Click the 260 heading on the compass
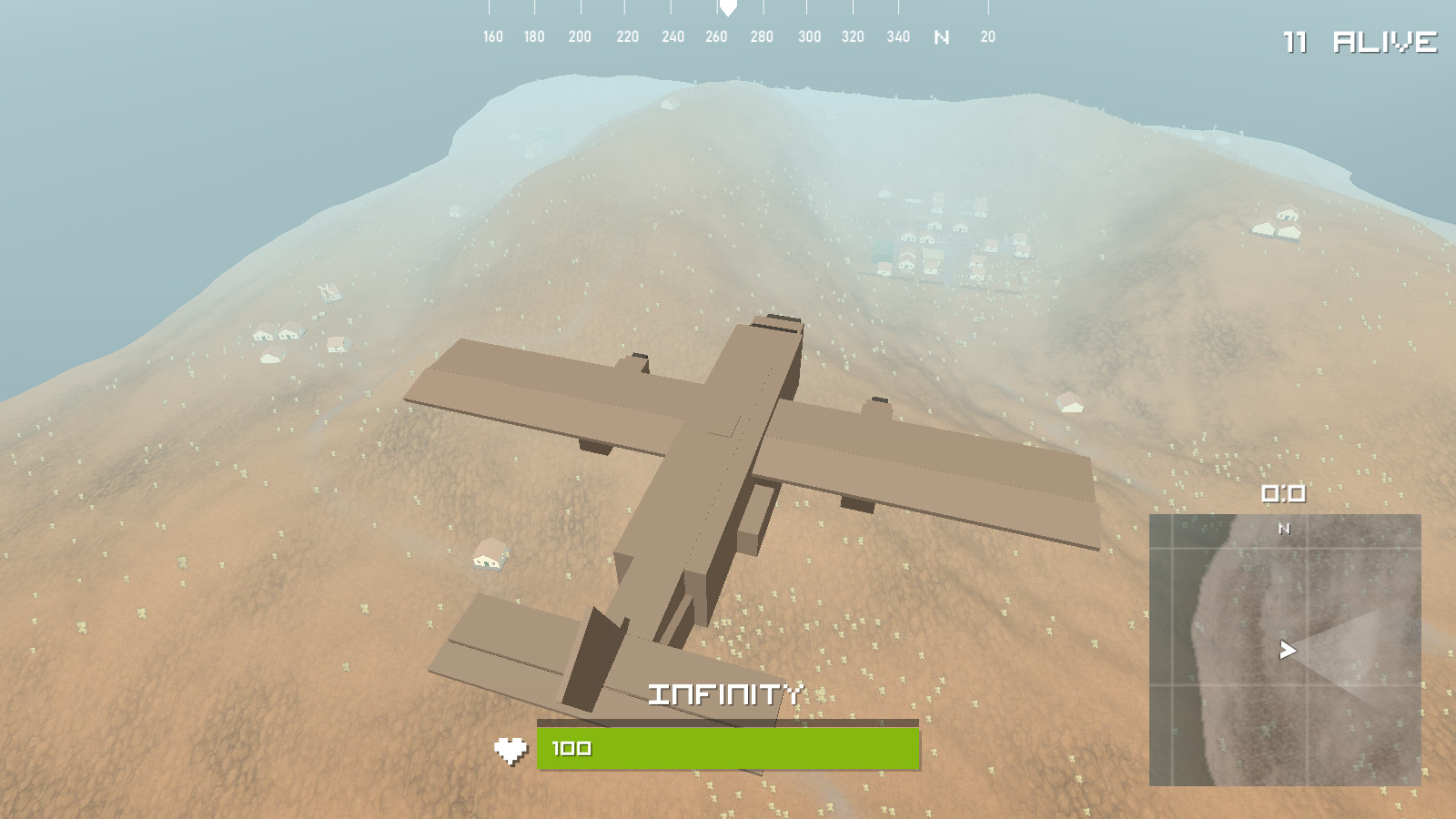The image size is (1456, 819). (x=717, y=37)
